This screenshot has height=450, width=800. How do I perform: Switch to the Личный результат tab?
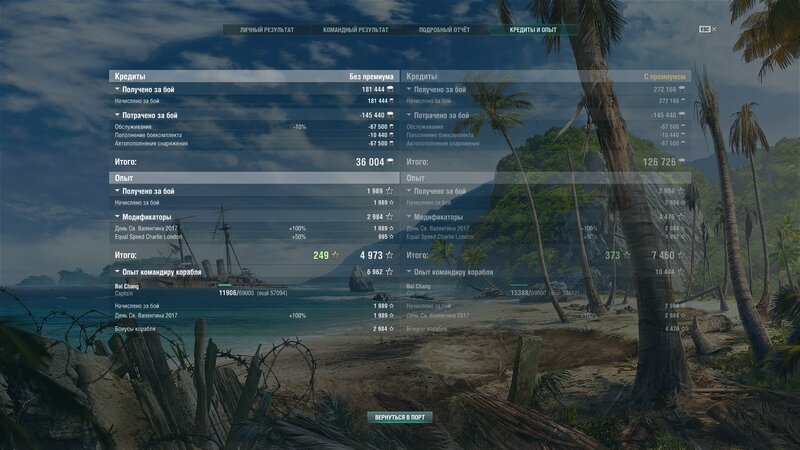(267, 30)
